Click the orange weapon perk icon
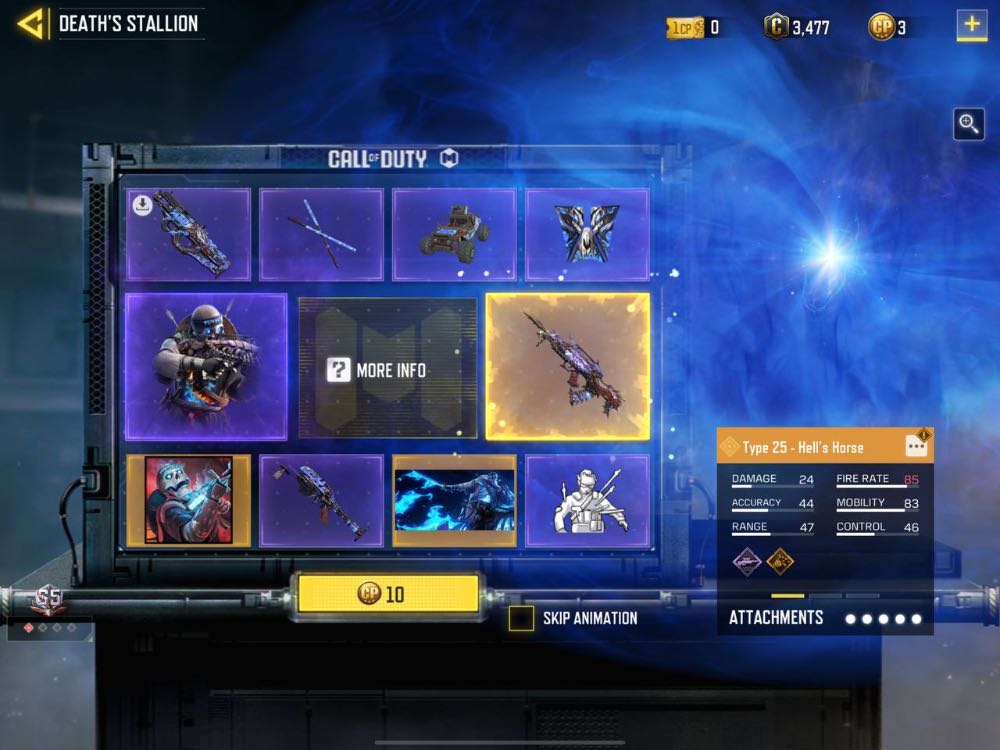 click(x=780, y=561)
